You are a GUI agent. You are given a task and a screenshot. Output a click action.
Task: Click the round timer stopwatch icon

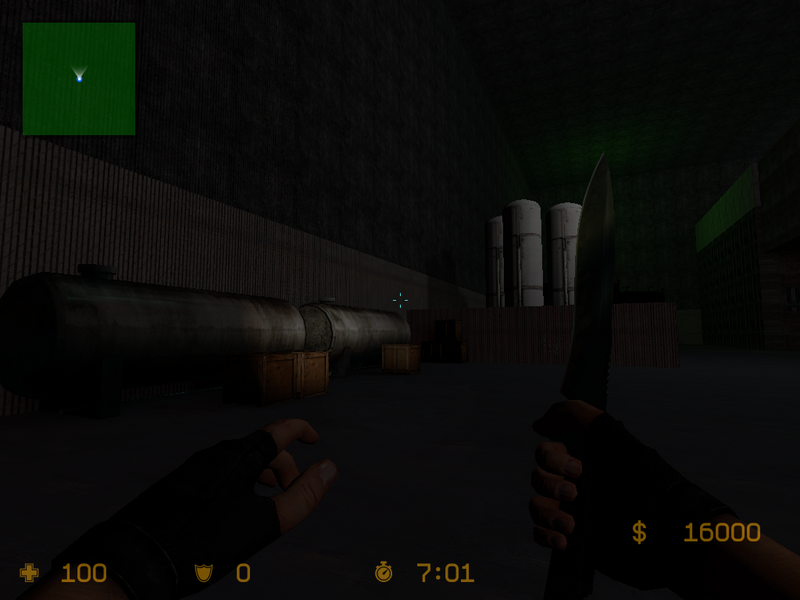pyautogui.click(x=383, y=572)
